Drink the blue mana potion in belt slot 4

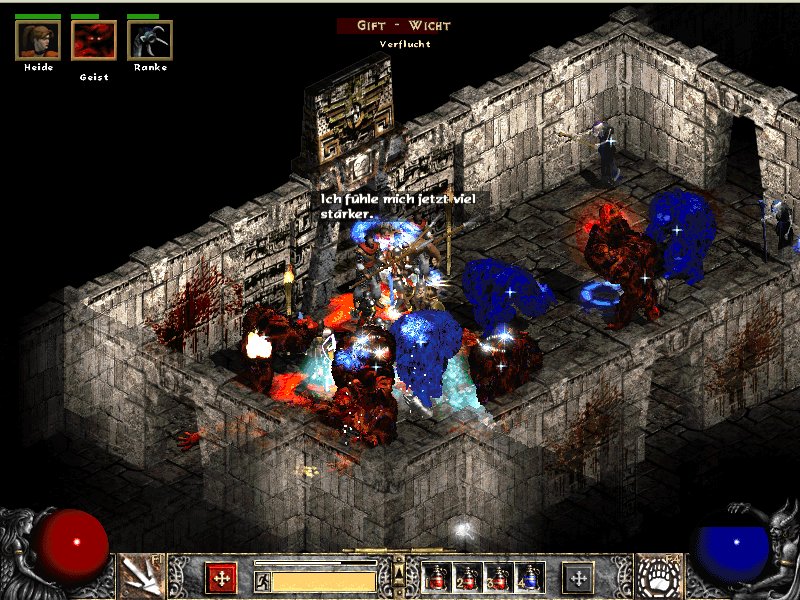(528, 578)
